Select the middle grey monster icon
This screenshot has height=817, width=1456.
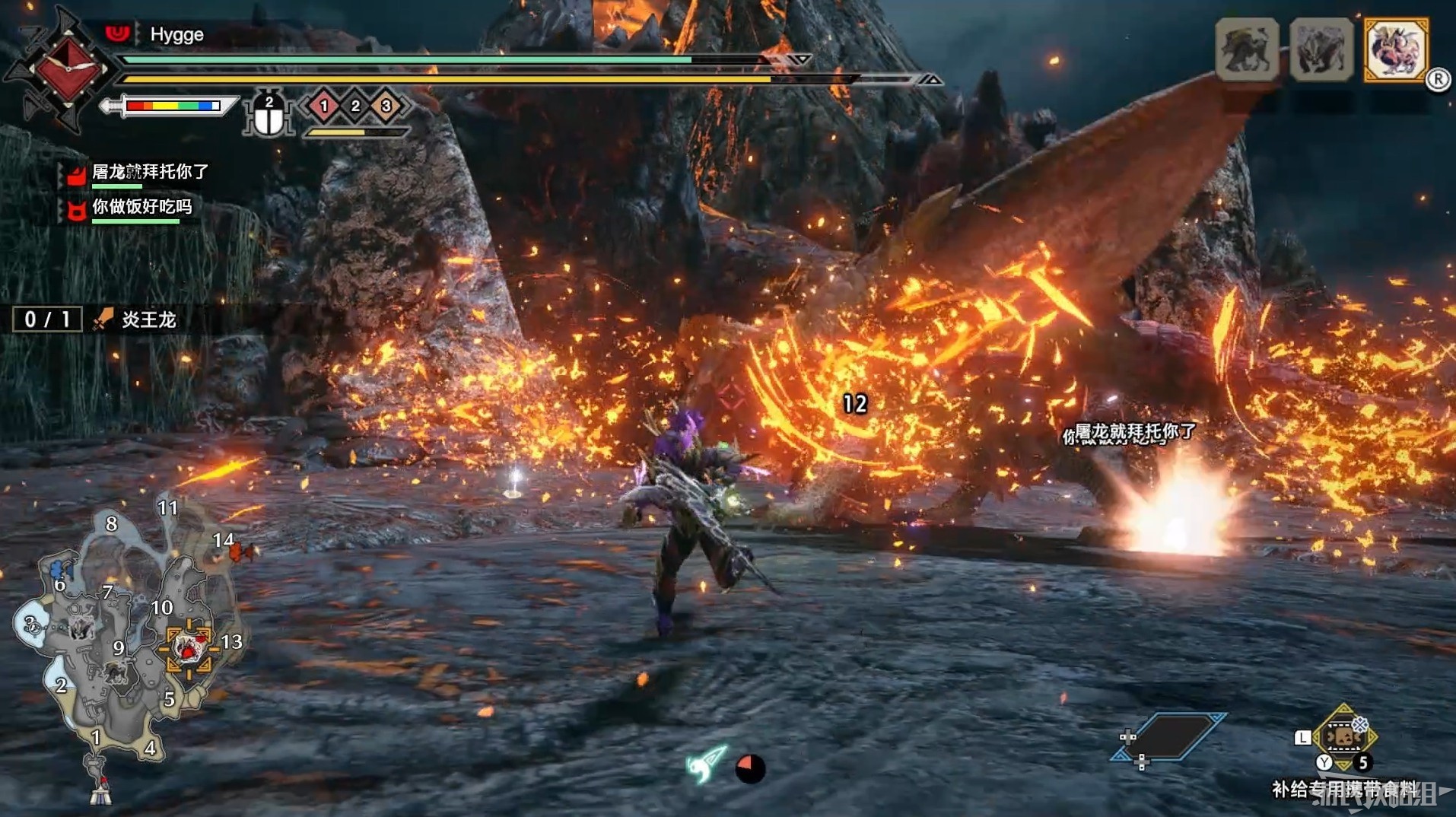coord(1321,50)
